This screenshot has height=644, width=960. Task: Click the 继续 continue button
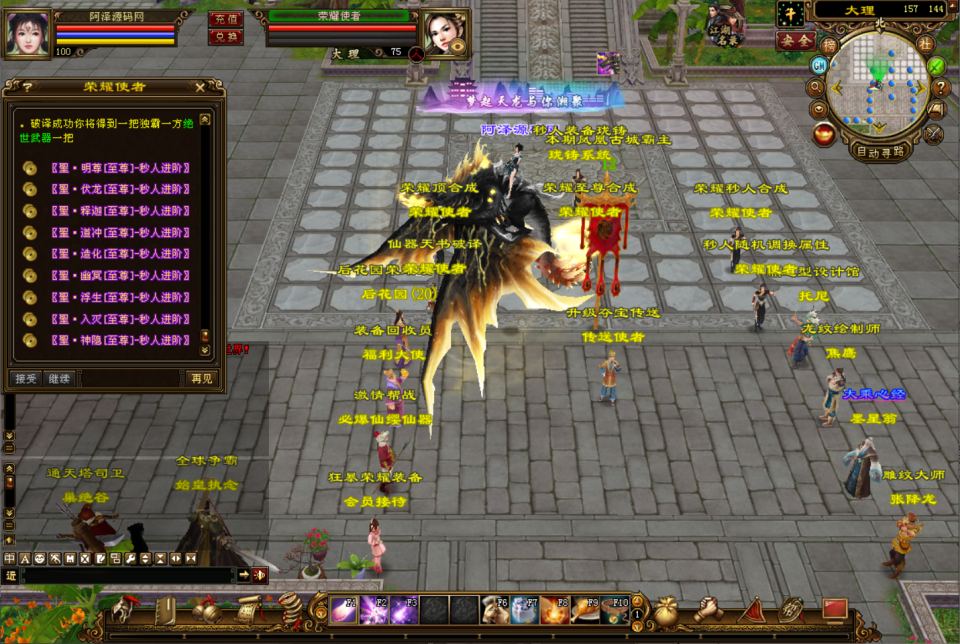(x=59, y=378)
